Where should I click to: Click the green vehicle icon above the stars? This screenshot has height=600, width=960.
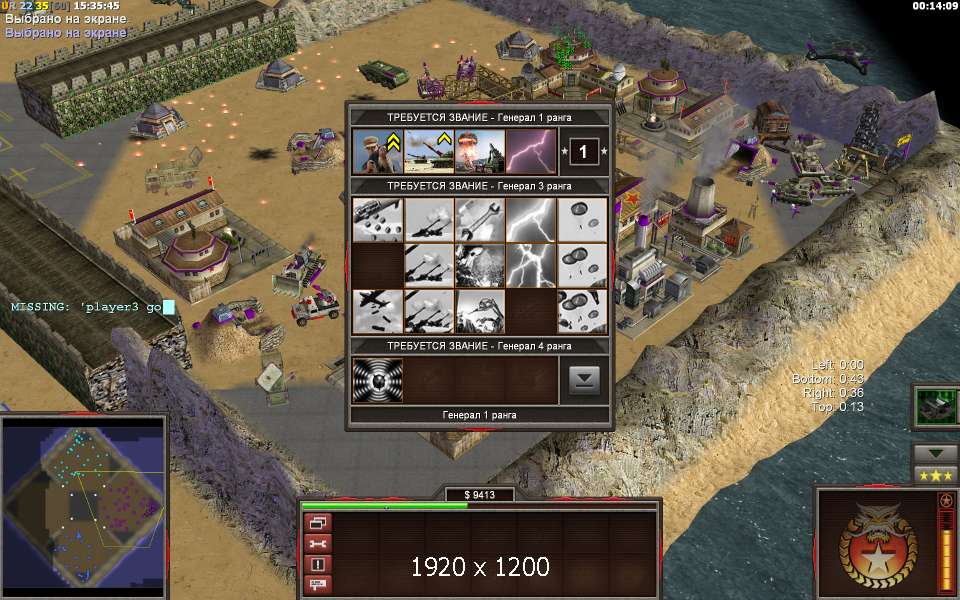tap(935, 407)
